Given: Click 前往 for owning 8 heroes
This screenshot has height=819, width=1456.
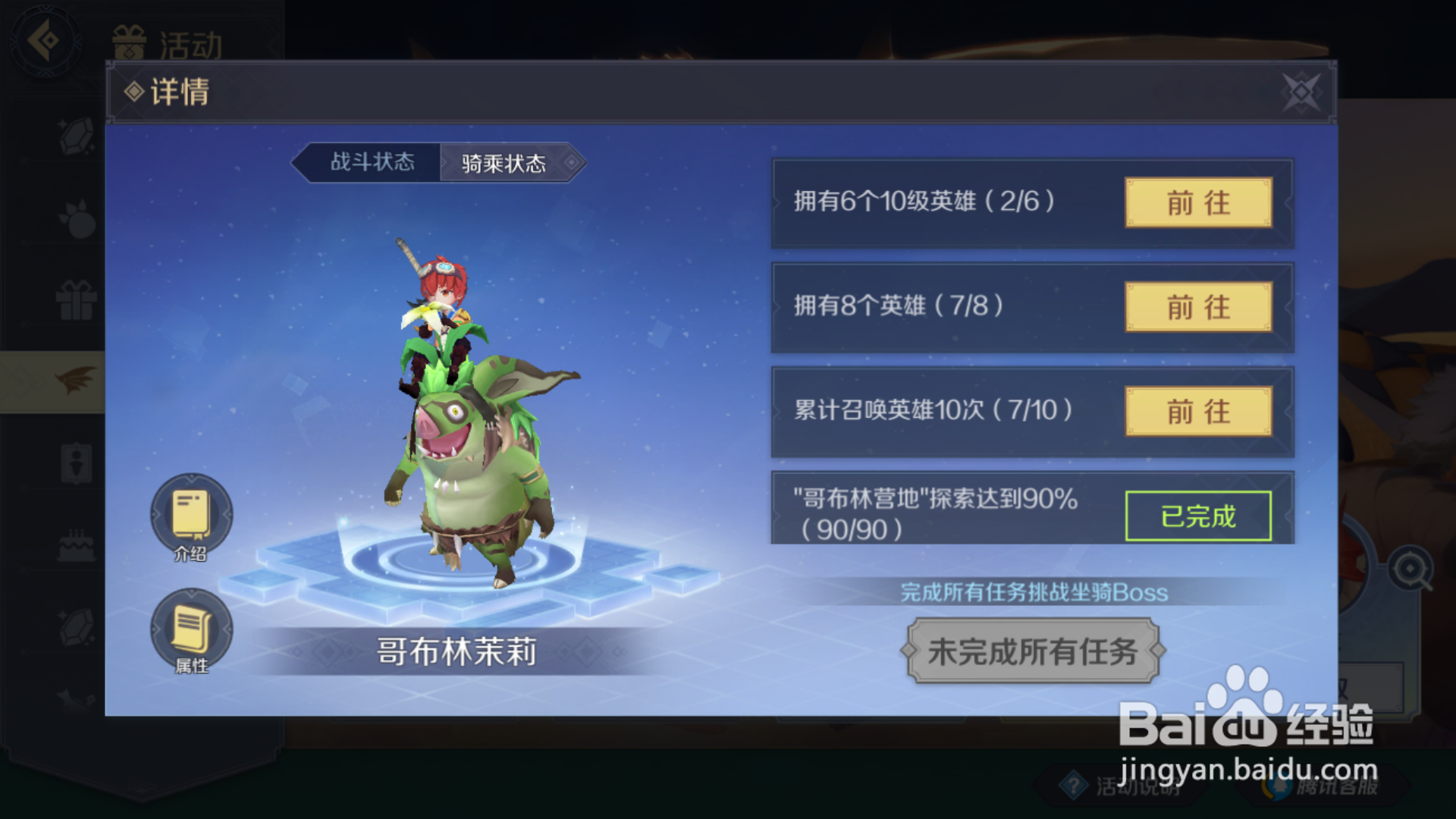Looking at the screenshot, I should (1198, 308).
